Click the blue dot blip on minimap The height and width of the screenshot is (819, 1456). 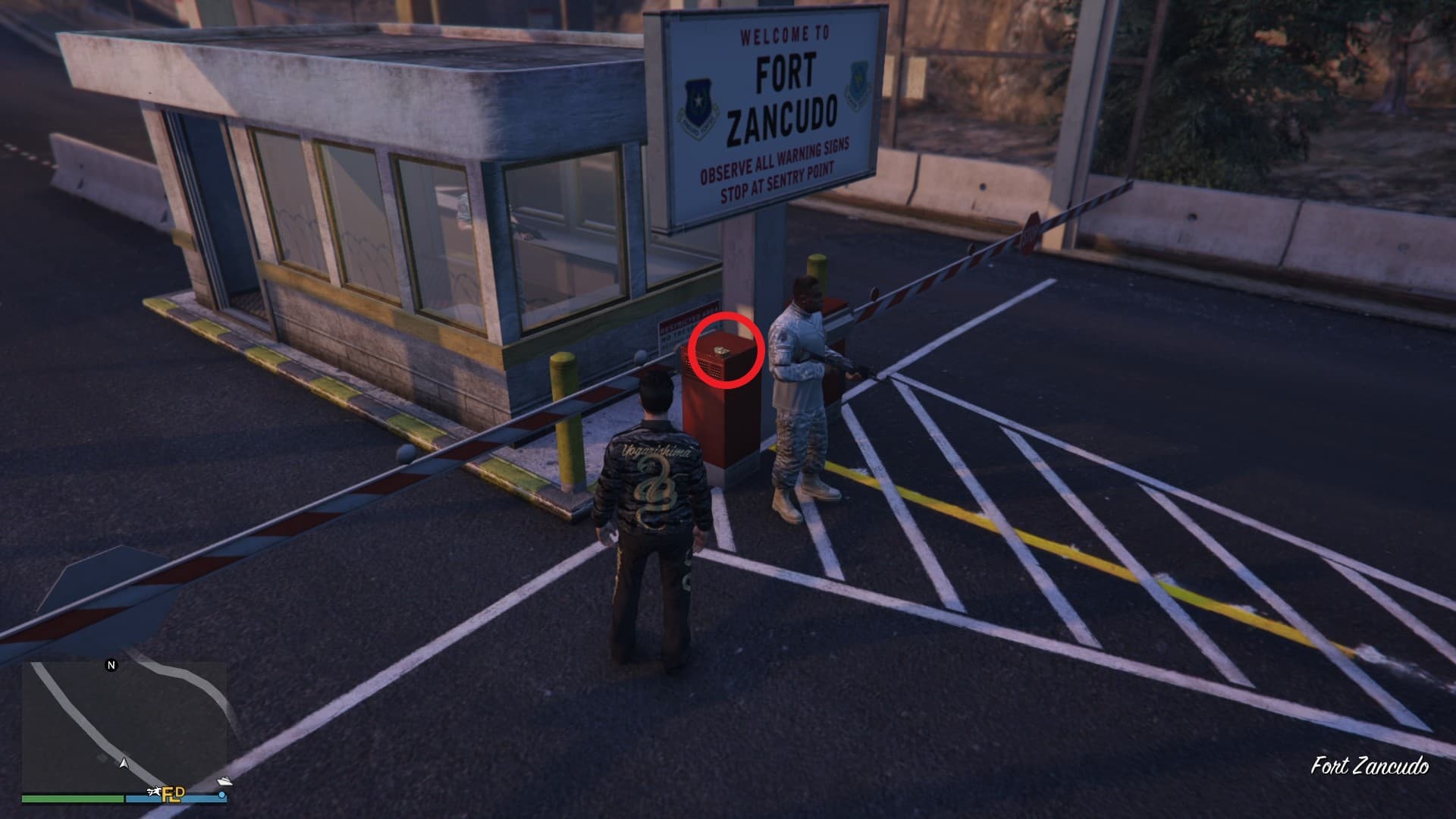click(x=221, y=795)
